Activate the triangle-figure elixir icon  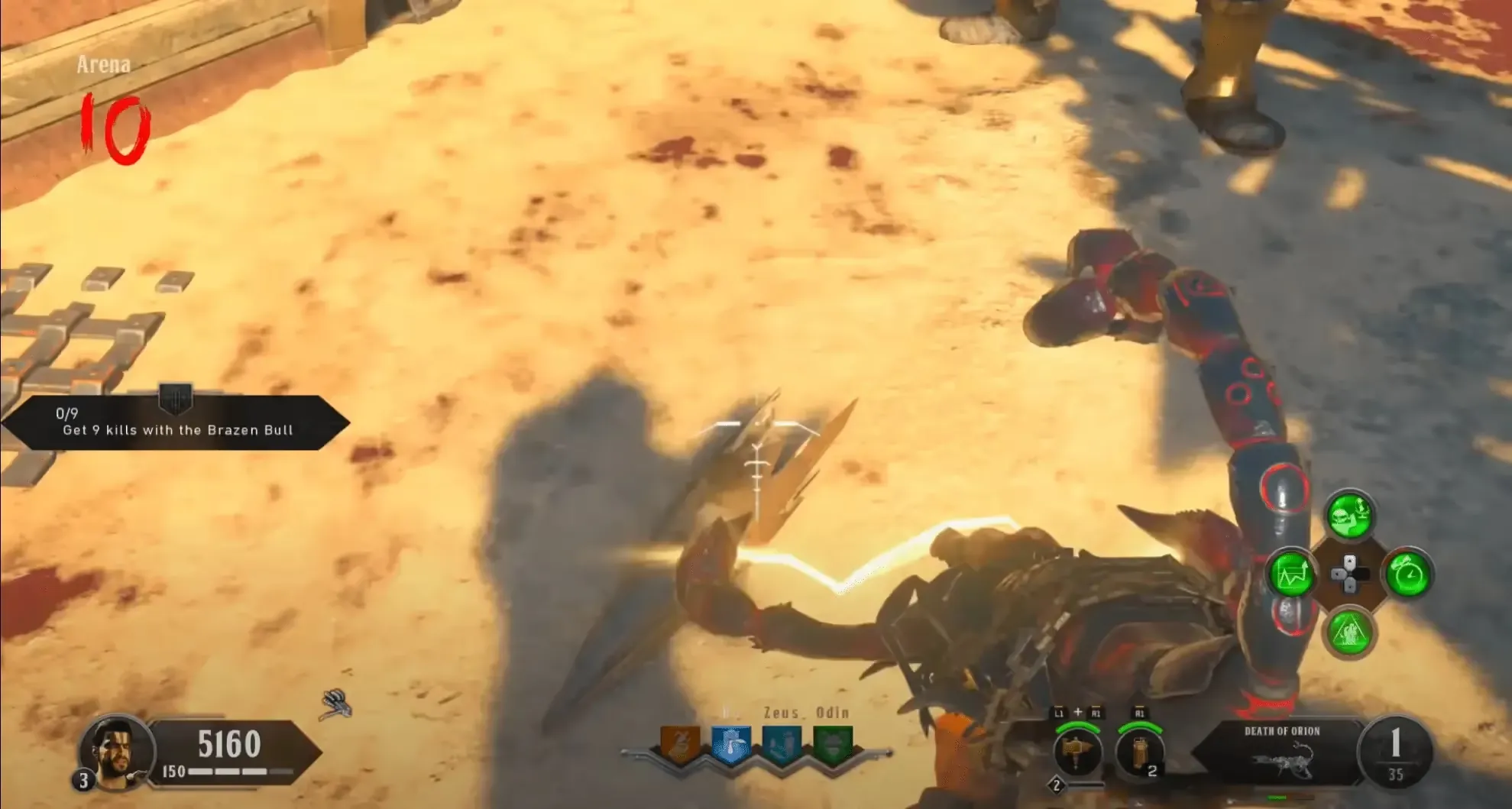click(1349, 633)
